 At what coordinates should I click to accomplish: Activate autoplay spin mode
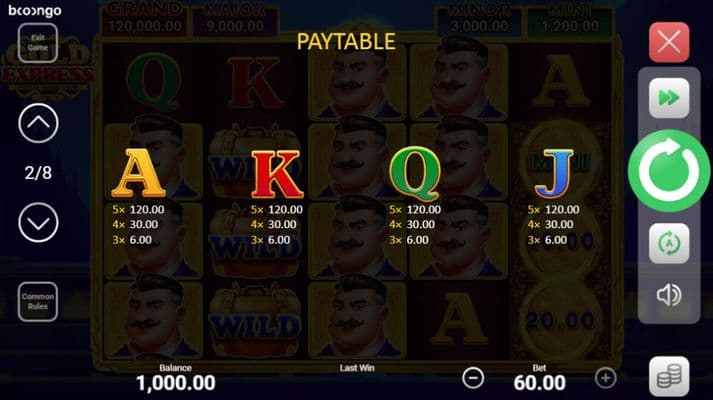(668, 244)
